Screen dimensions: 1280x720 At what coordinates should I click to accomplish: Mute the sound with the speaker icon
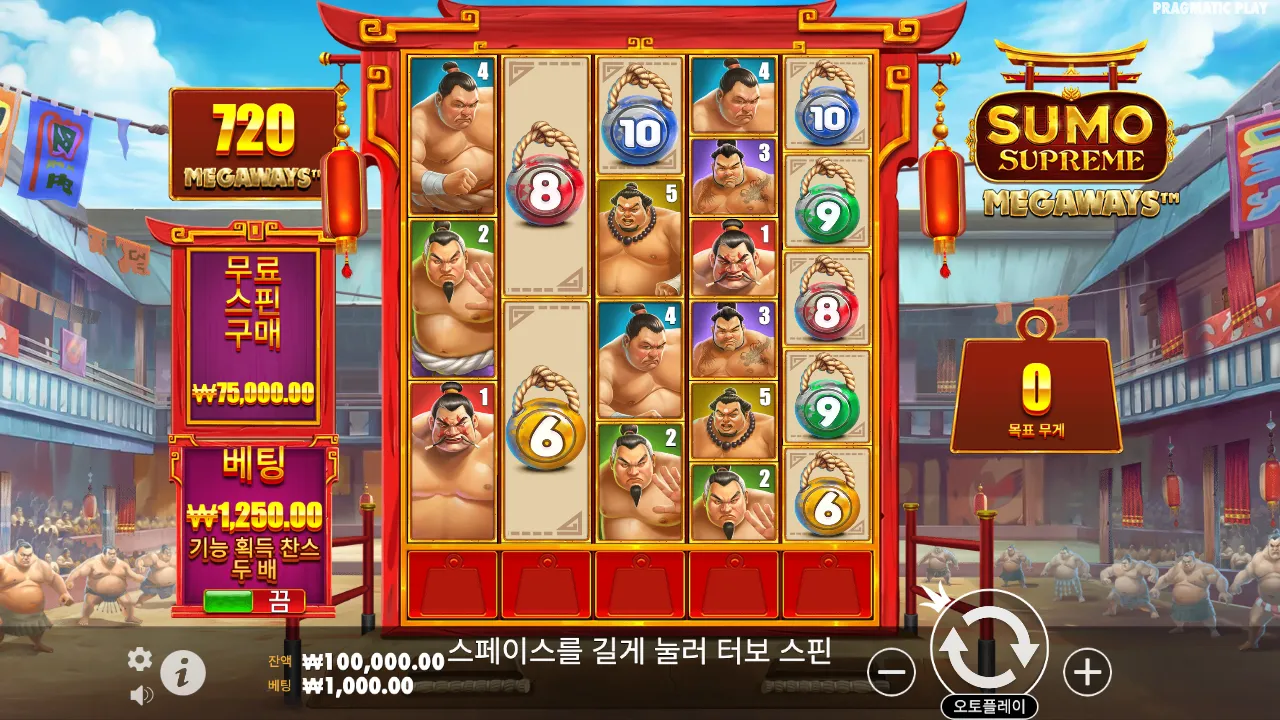[142, 694]
